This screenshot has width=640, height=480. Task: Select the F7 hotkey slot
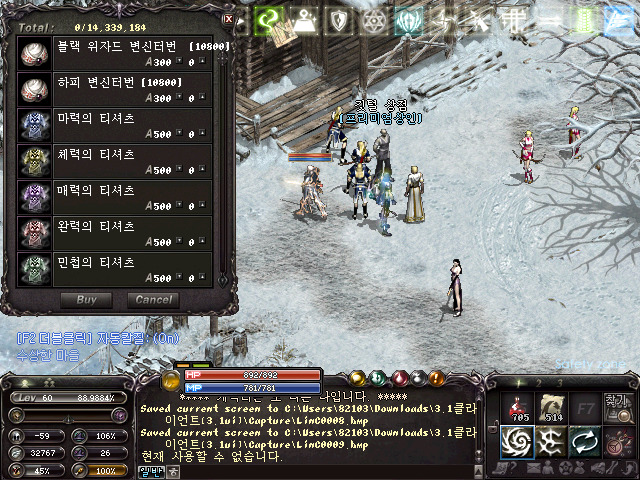click(584, 406)
